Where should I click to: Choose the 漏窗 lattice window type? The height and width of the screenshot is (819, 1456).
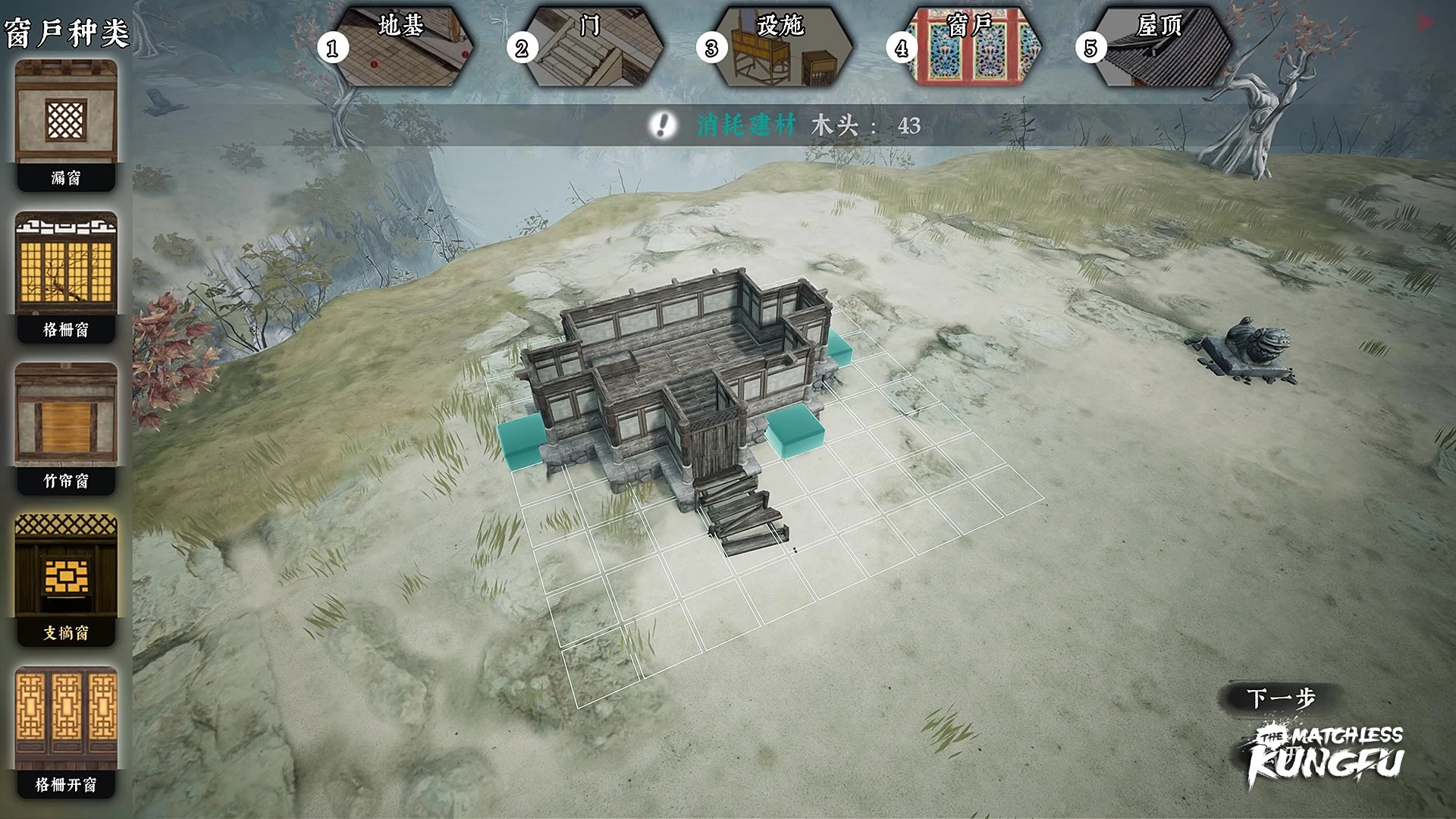pyautogui.click(x=66, y=124)
